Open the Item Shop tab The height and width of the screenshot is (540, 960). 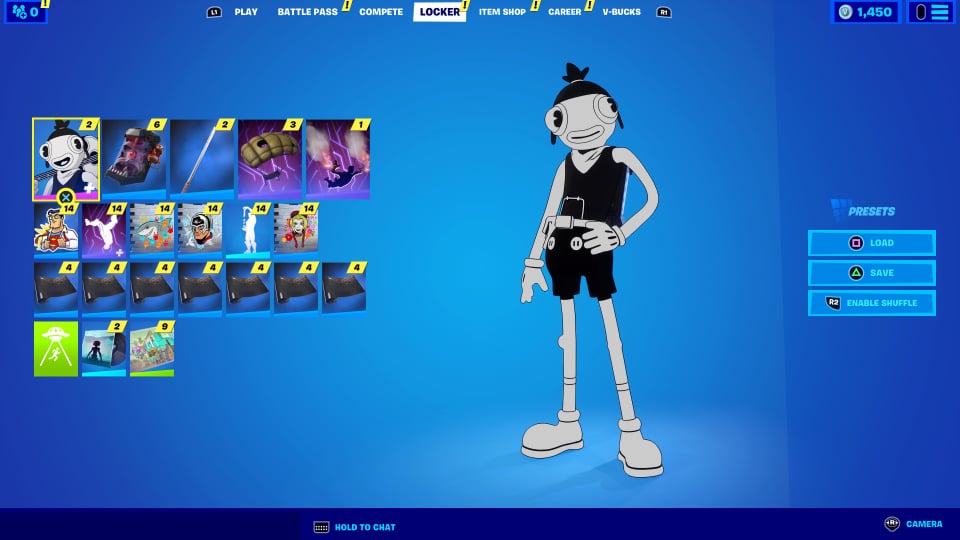pyautogui.click(x=502, y=12)
